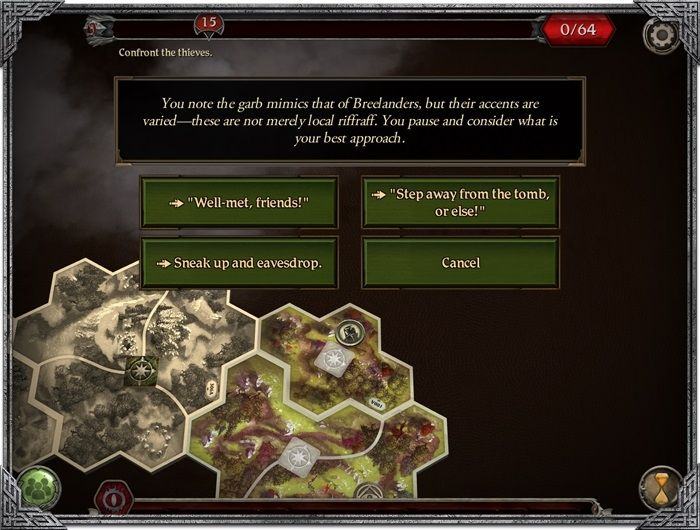Choose "Step away from the tomb, or else!"
700x530 pixels.
460,203
